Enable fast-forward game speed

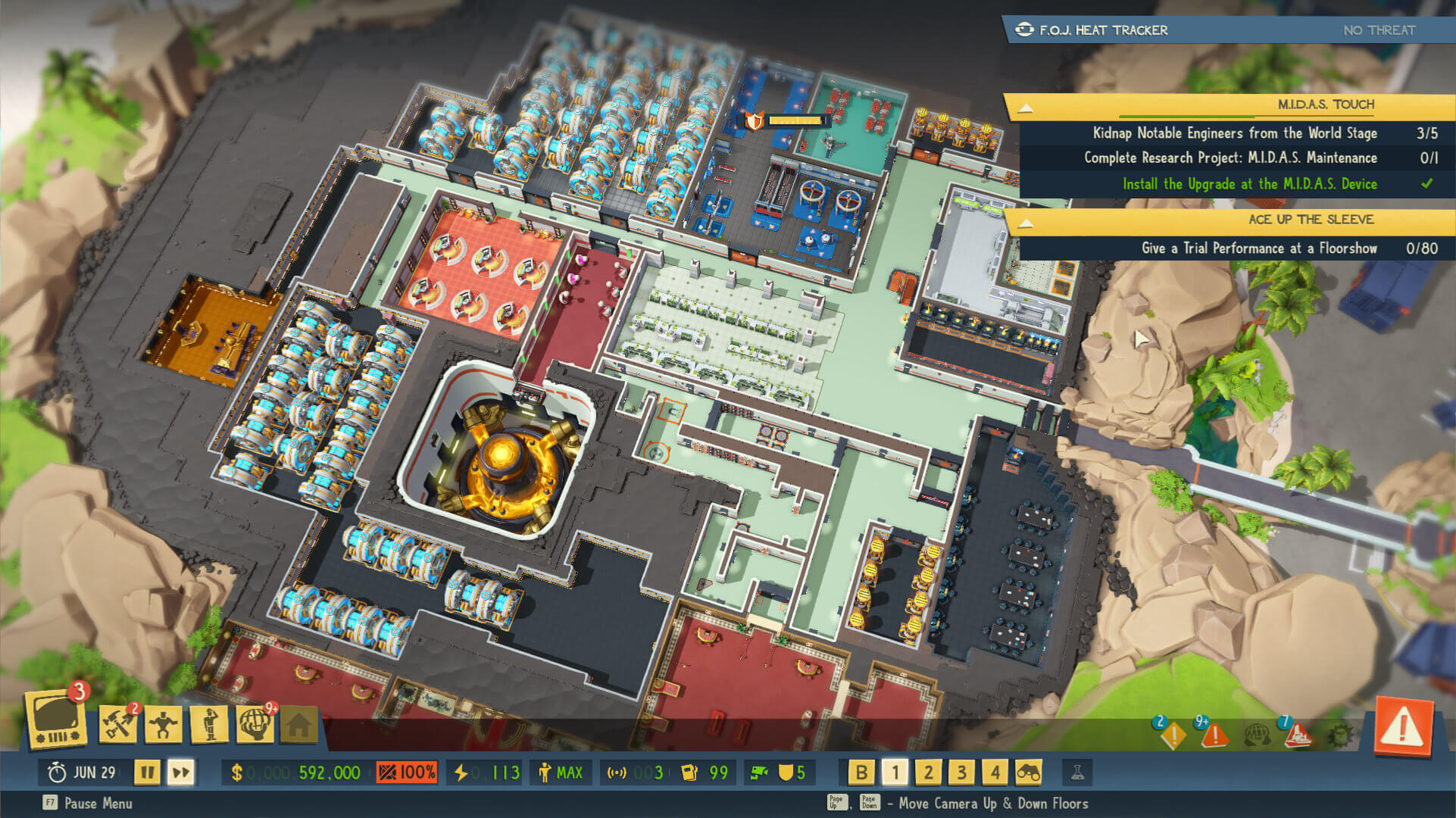[x=182, y=773]
